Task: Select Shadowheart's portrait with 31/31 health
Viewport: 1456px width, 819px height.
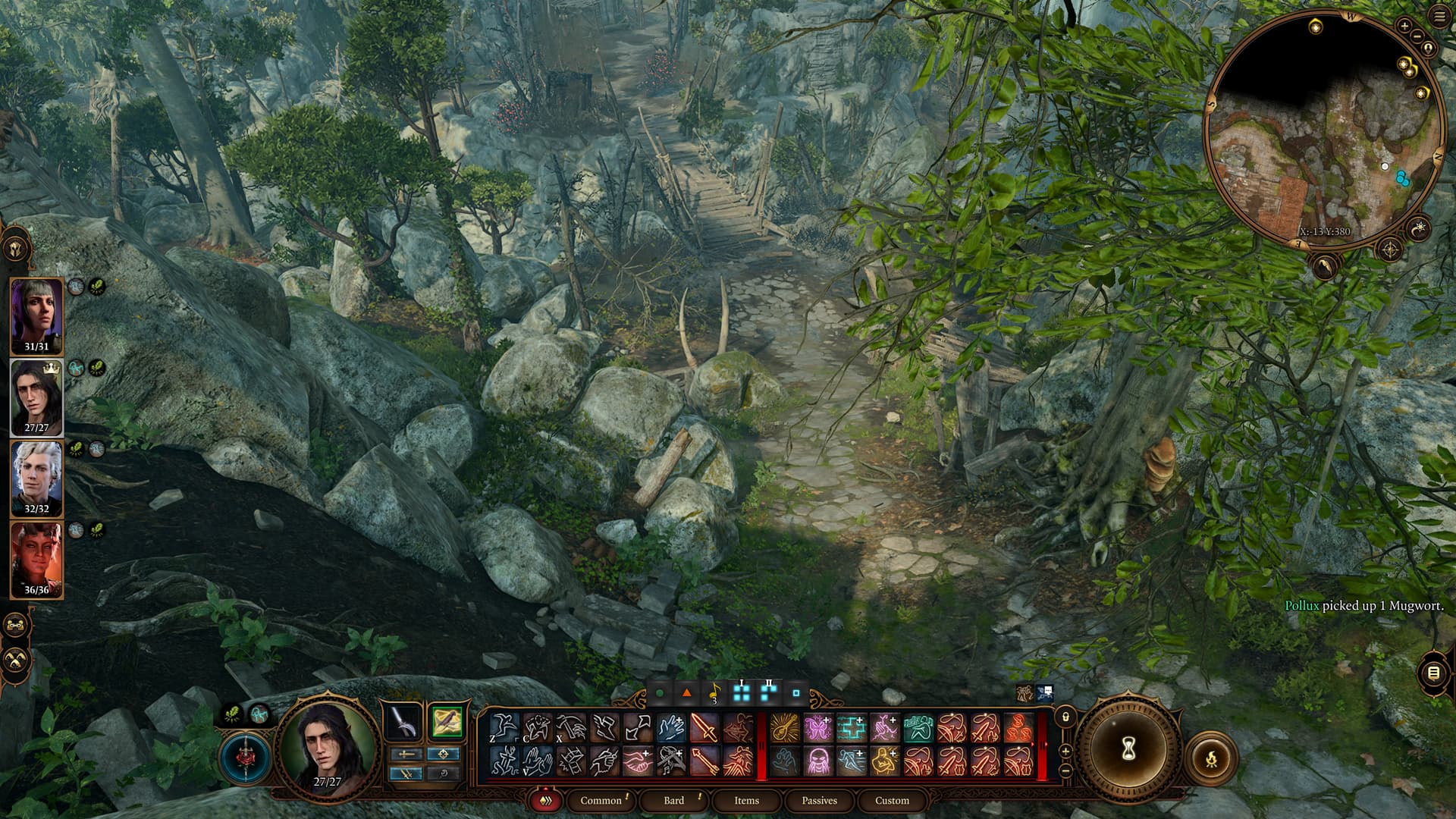Action: [36, 315]
